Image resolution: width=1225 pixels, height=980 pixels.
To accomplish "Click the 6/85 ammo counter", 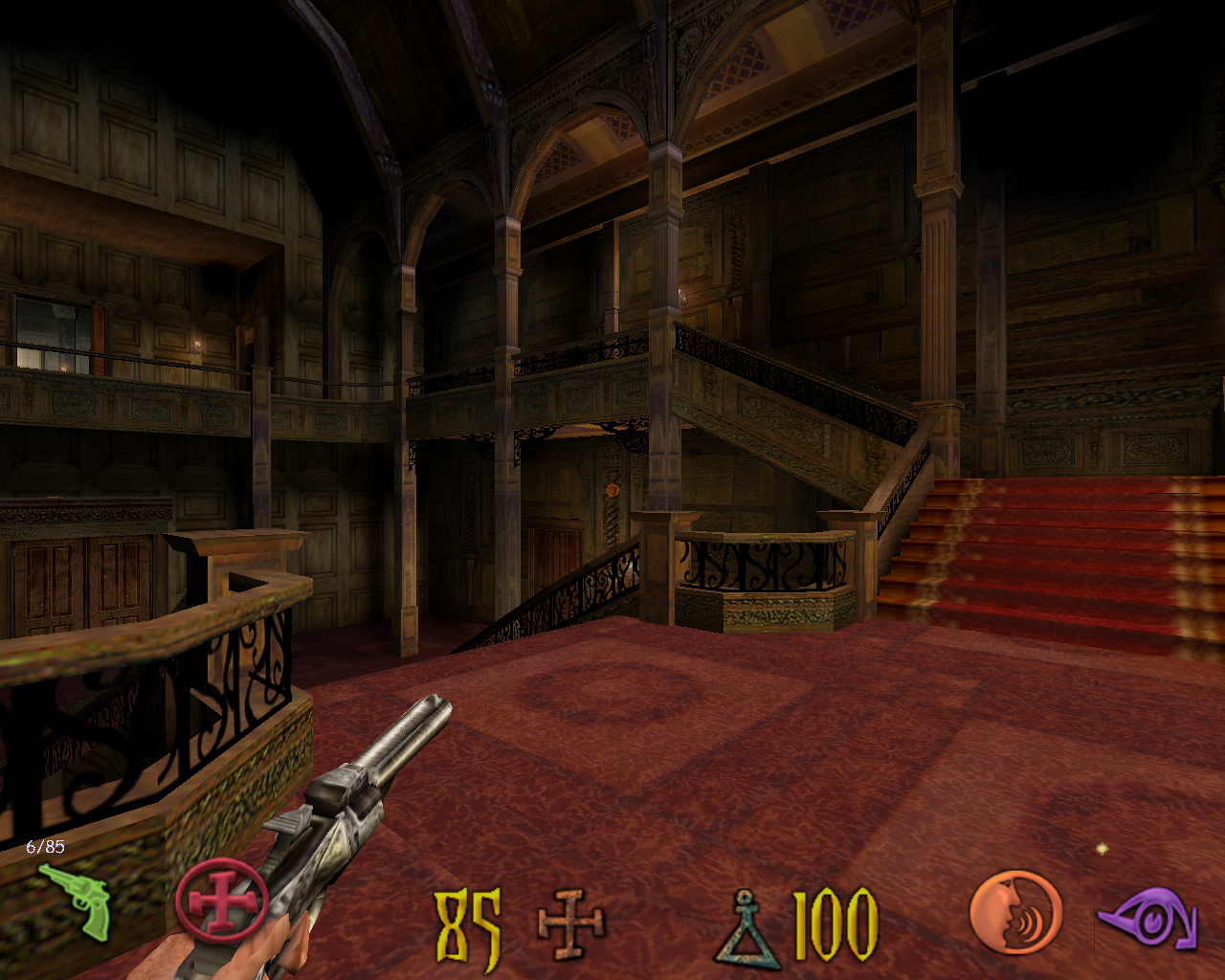I will [x=46, y=845].
